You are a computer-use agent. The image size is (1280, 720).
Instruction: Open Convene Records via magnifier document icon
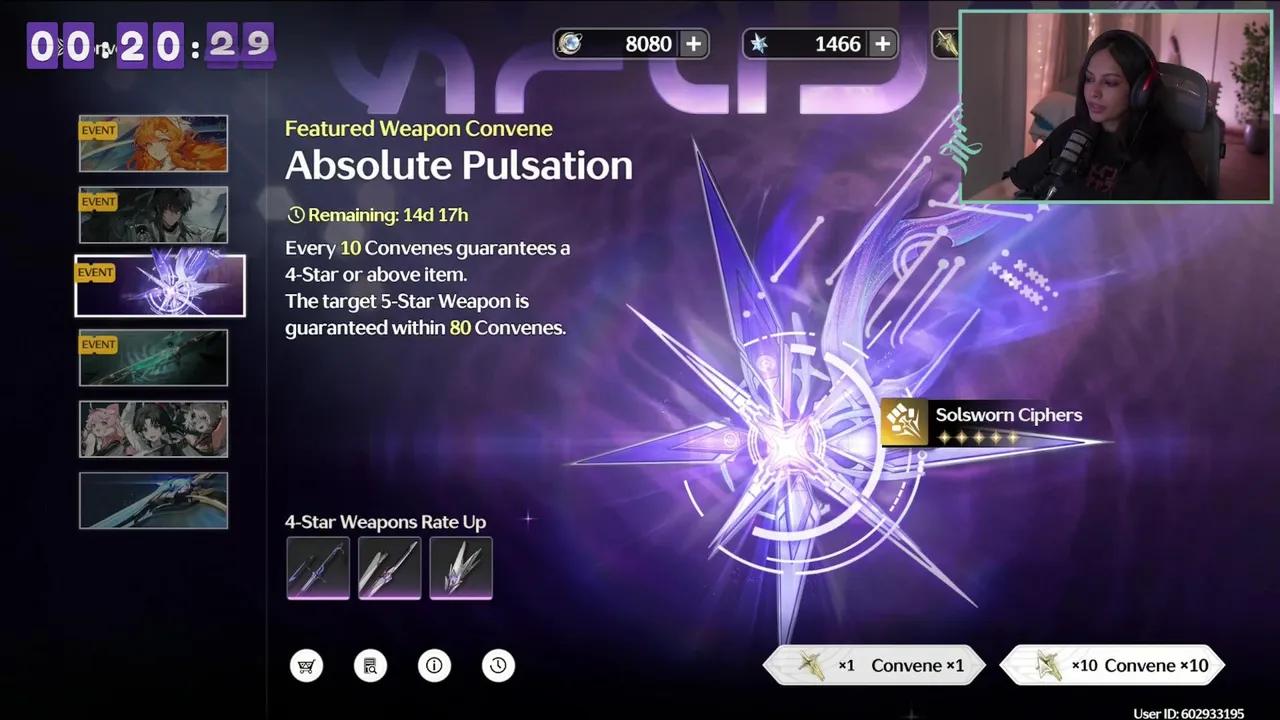tap(370, 665)
